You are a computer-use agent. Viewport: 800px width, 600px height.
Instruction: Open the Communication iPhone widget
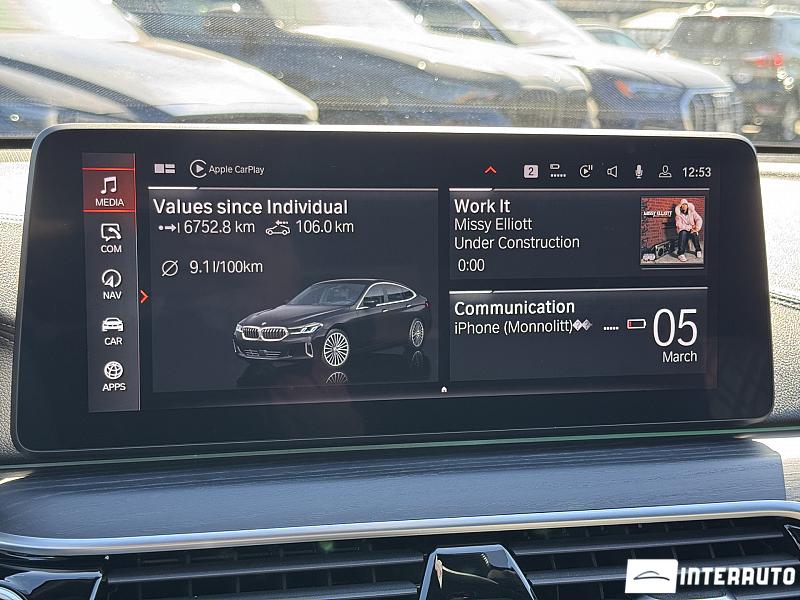click(x=578, y=334)
